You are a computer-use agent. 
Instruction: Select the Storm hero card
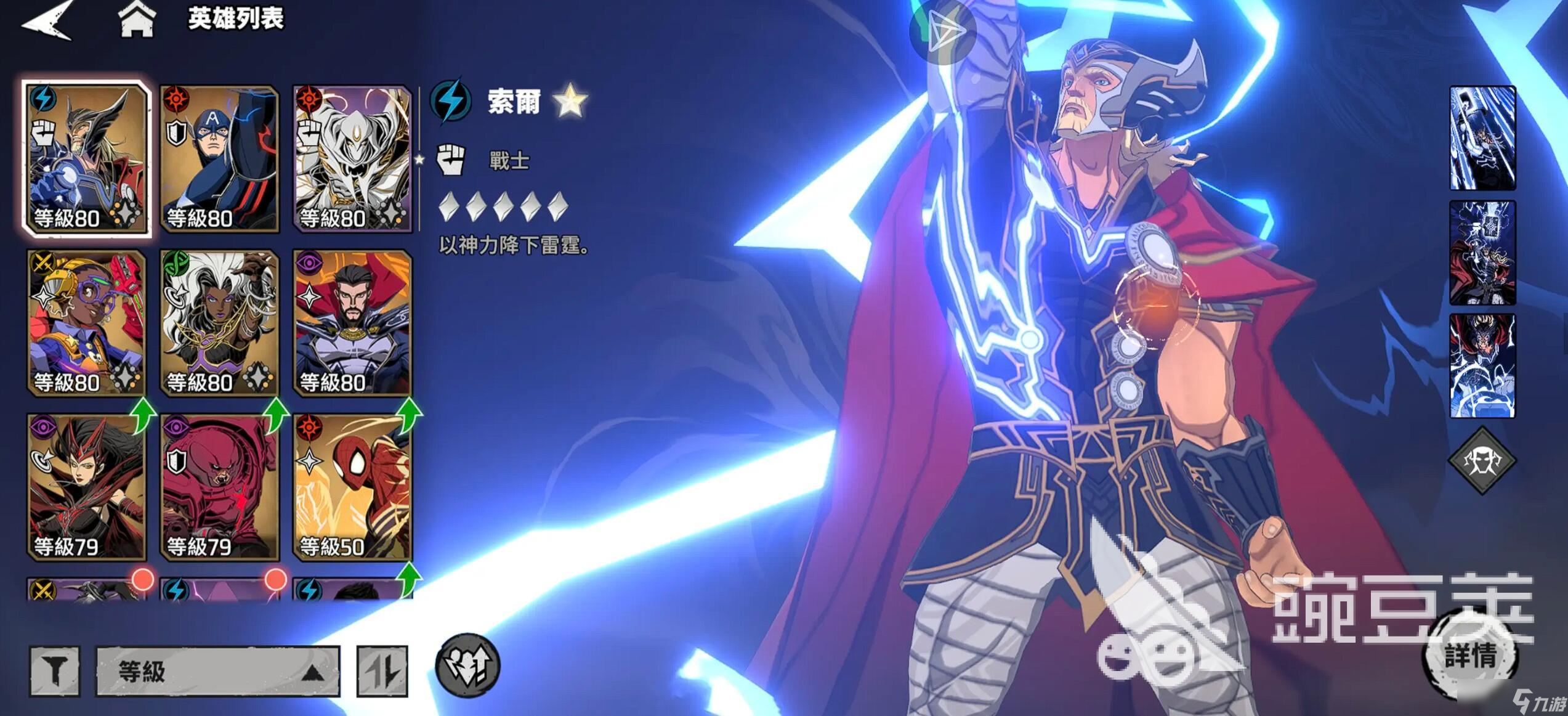click(219, 322)
